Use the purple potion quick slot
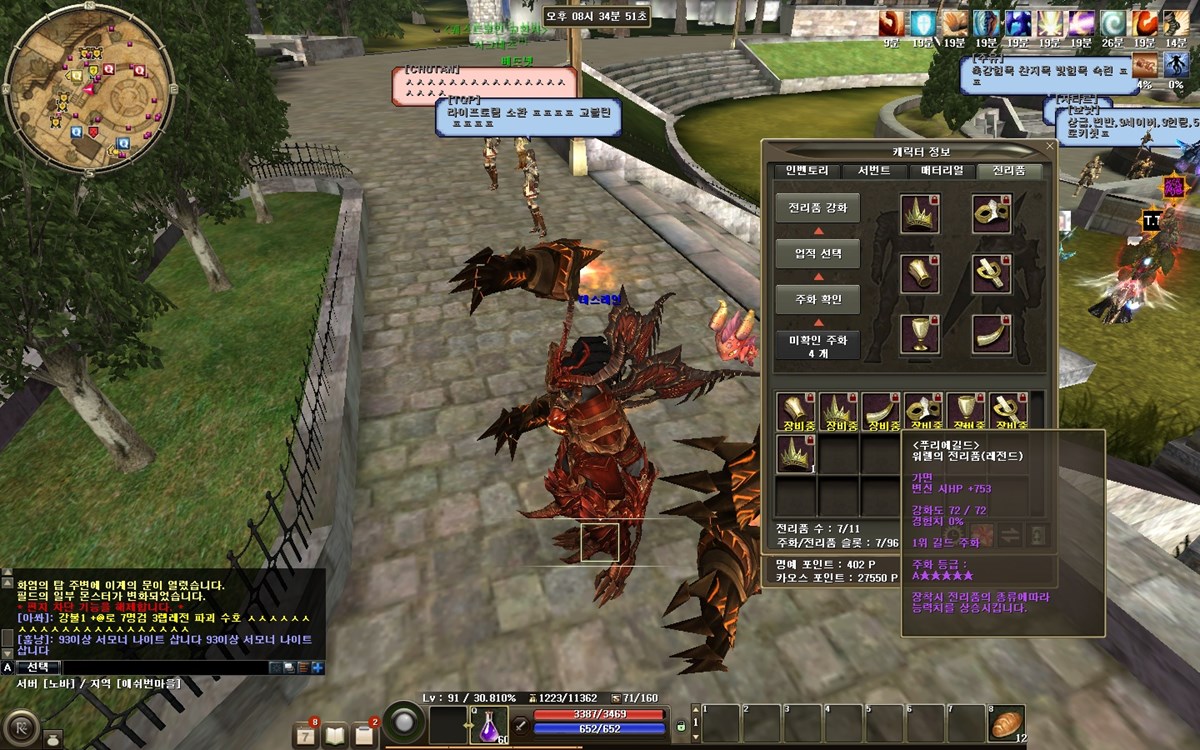 (x=490, y=725)
